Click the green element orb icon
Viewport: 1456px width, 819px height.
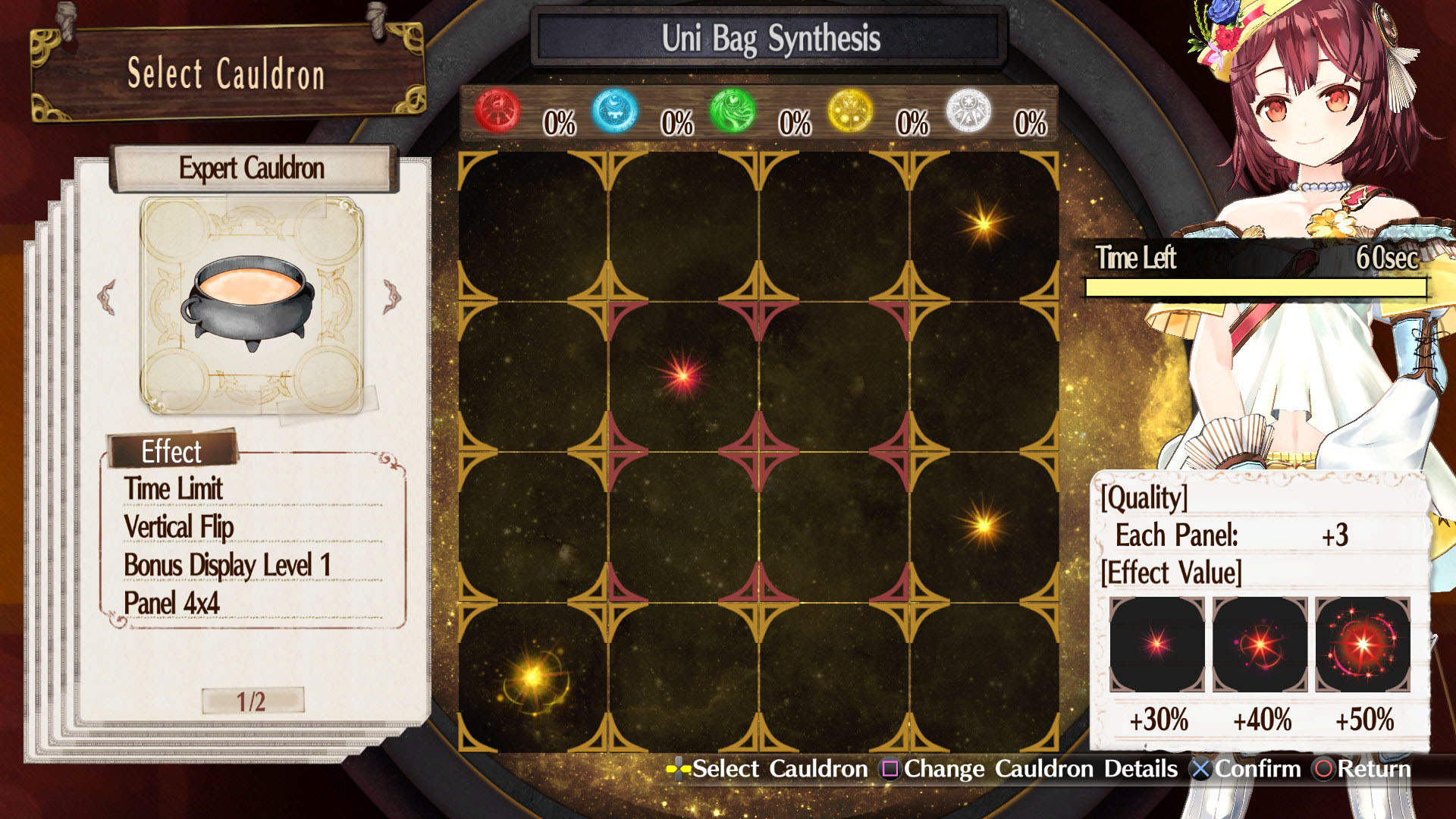[733, 111]
